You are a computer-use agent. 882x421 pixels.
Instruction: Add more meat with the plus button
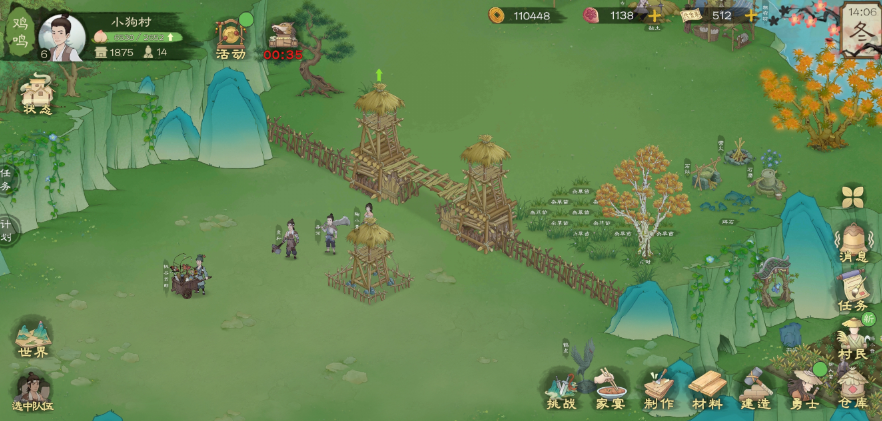655,15
